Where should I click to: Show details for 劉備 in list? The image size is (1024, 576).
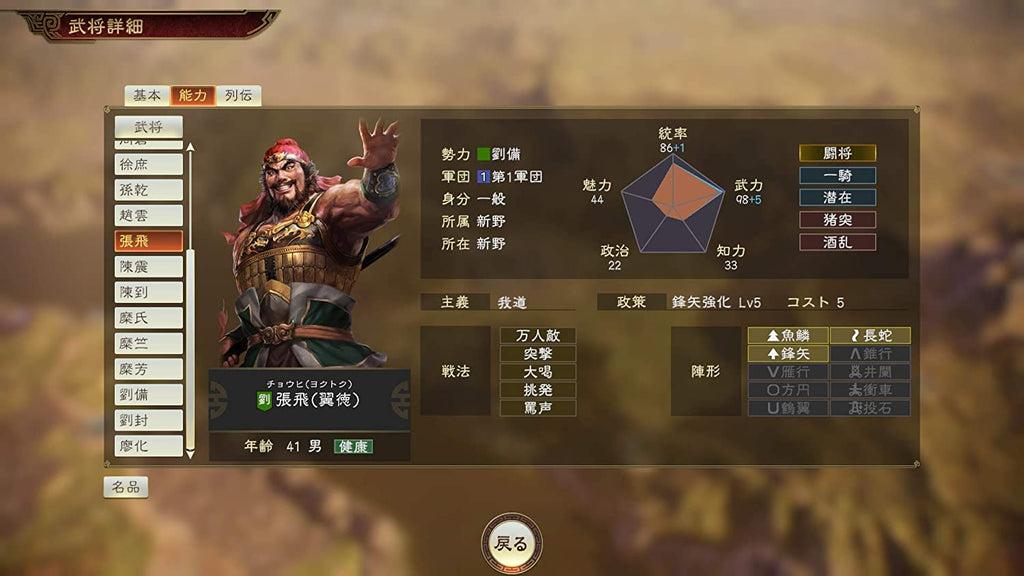click(148, 394)
